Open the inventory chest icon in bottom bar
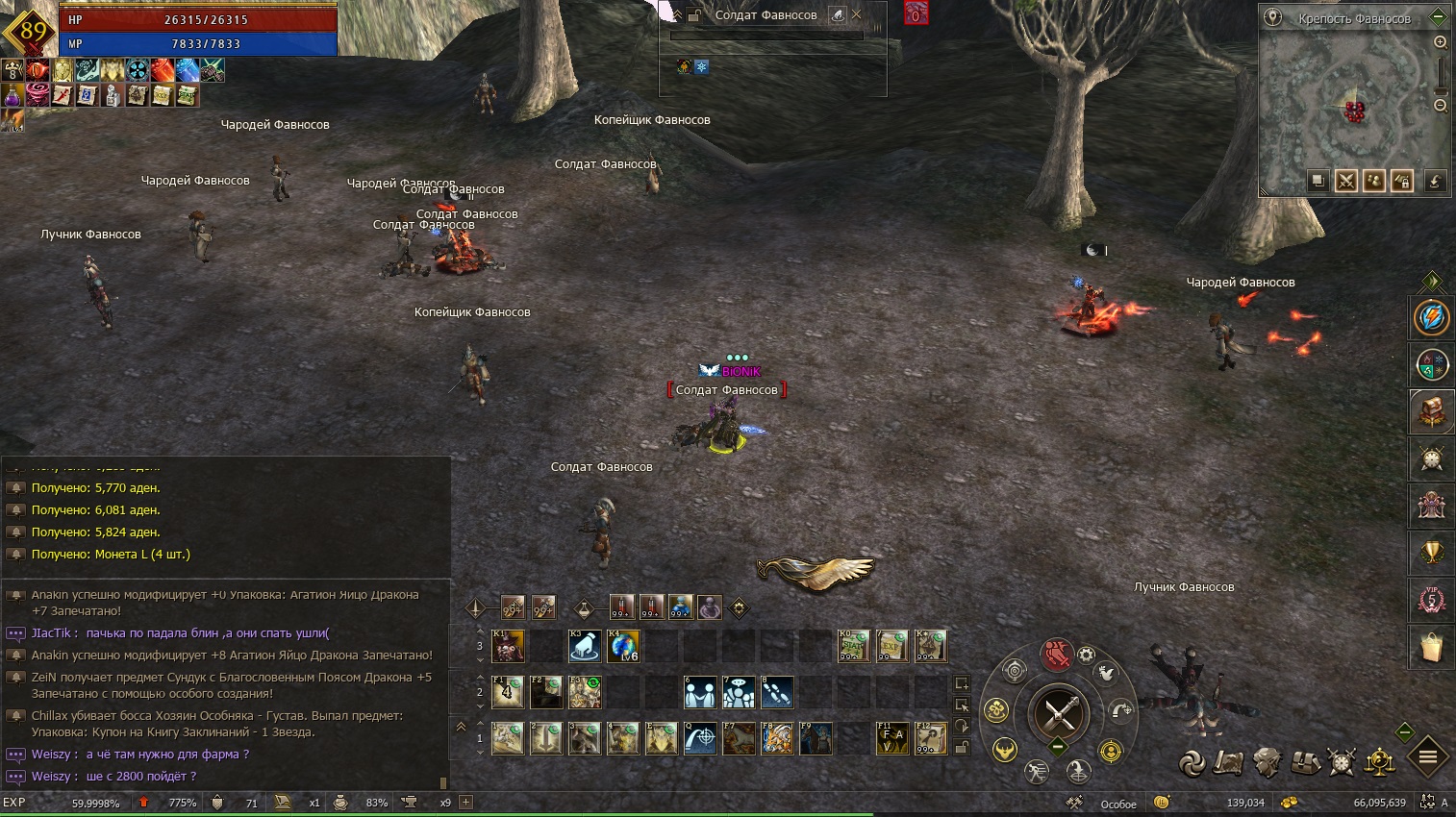1456x817 pixels. point(1305,762)
